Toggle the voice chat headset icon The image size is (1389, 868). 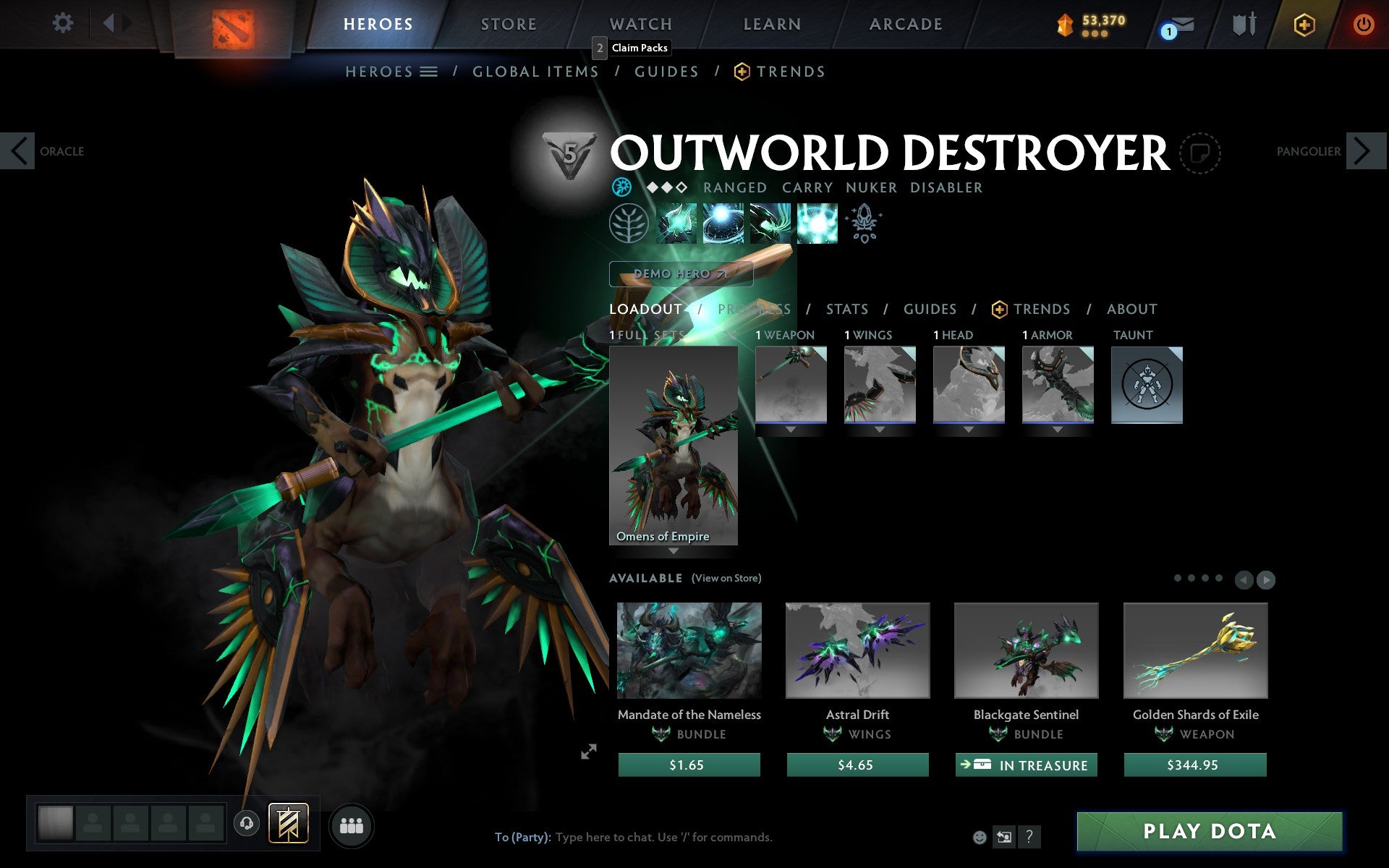point(247,823)
